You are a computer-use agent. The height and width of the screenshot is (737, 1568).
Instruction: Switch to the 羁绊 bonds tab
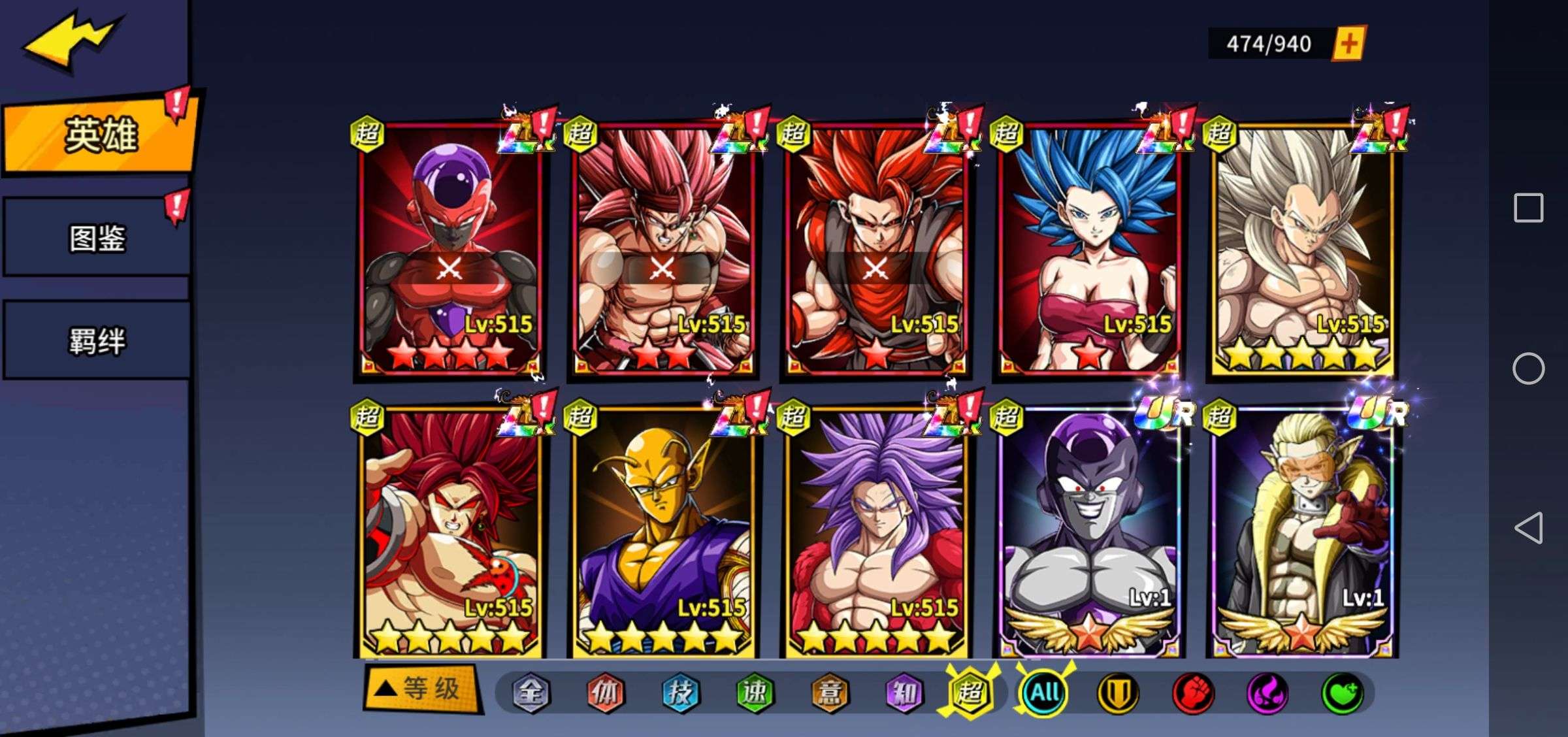pyautogui.click(x=97, y=341)
